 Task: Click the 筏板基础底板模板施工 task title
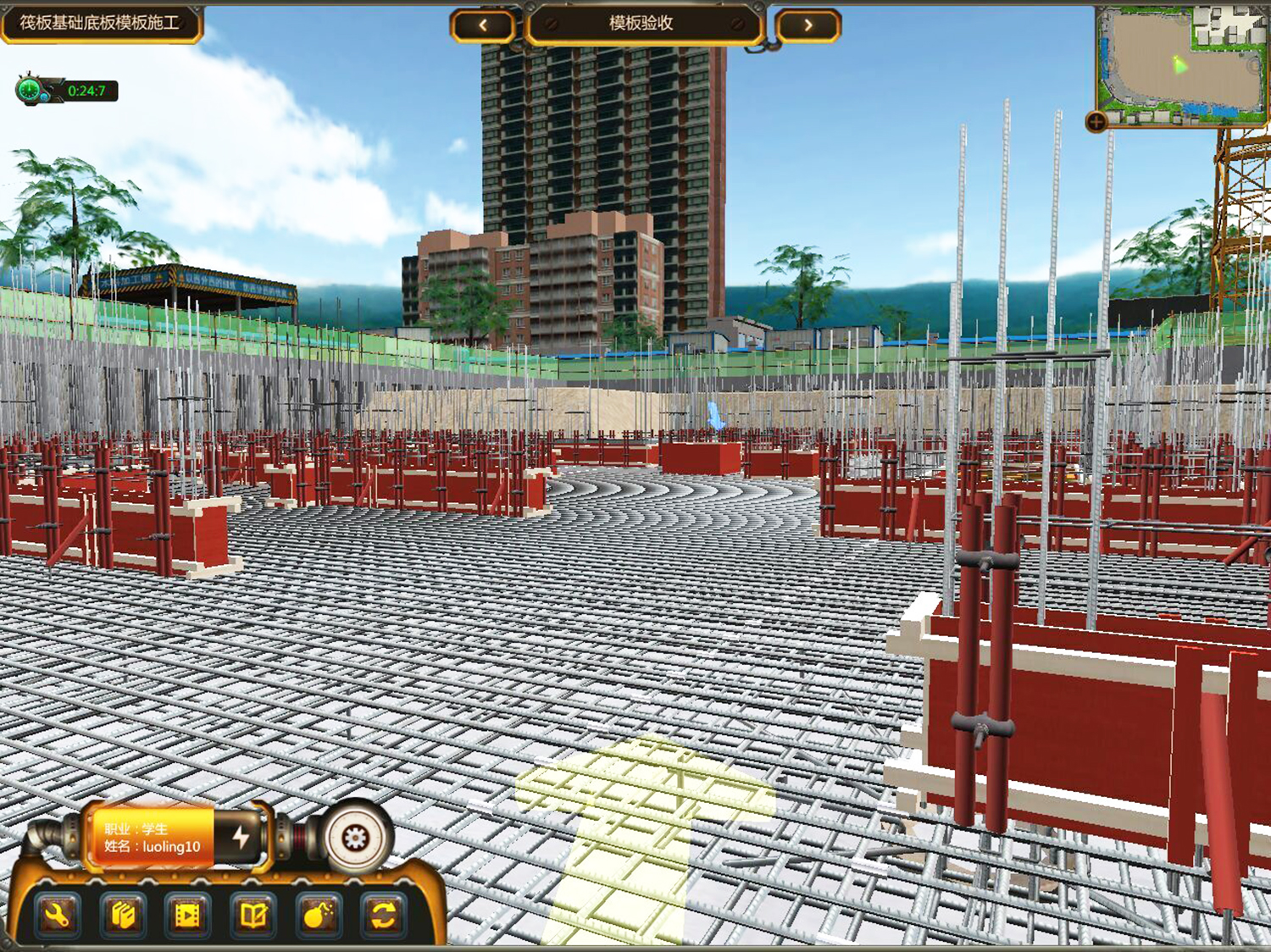click(x=100, y=23)
